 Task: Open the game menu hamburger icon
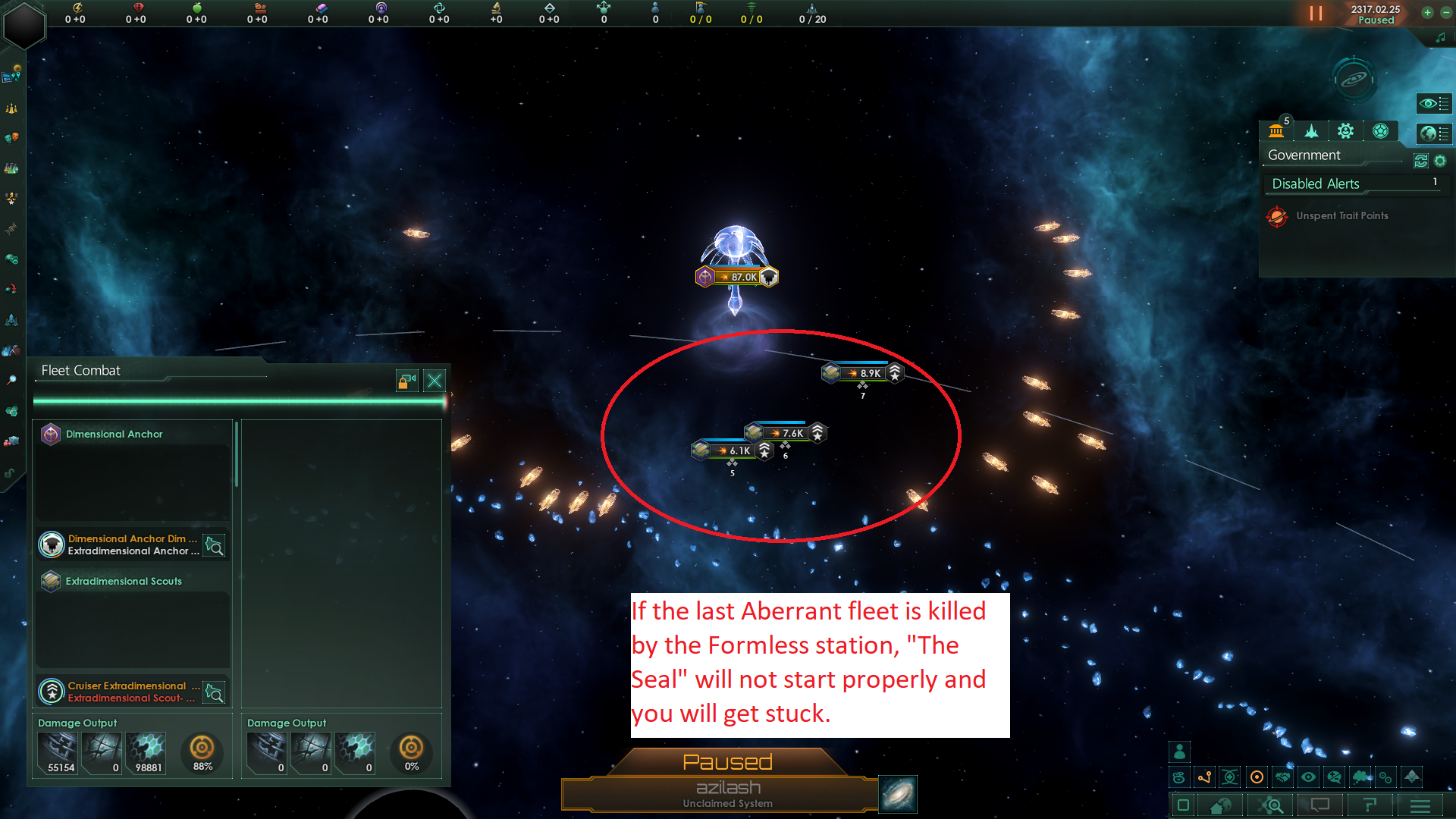1420,806
